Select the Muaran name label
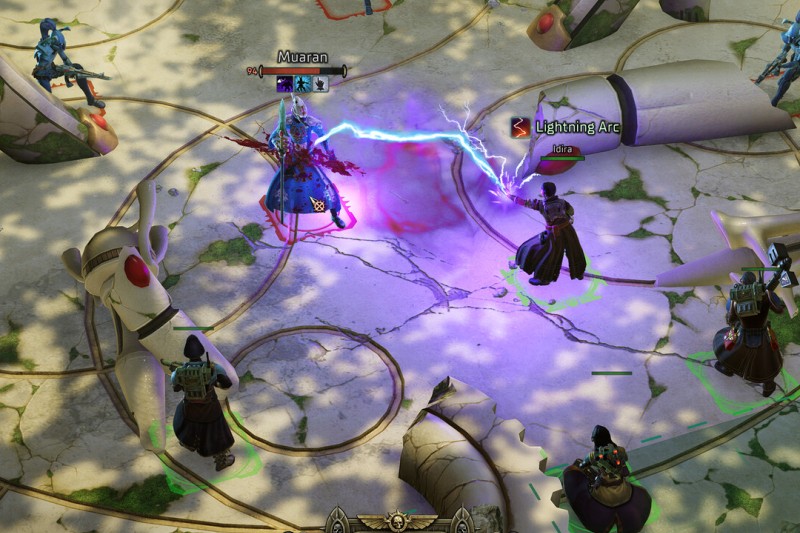 point(302,57)
